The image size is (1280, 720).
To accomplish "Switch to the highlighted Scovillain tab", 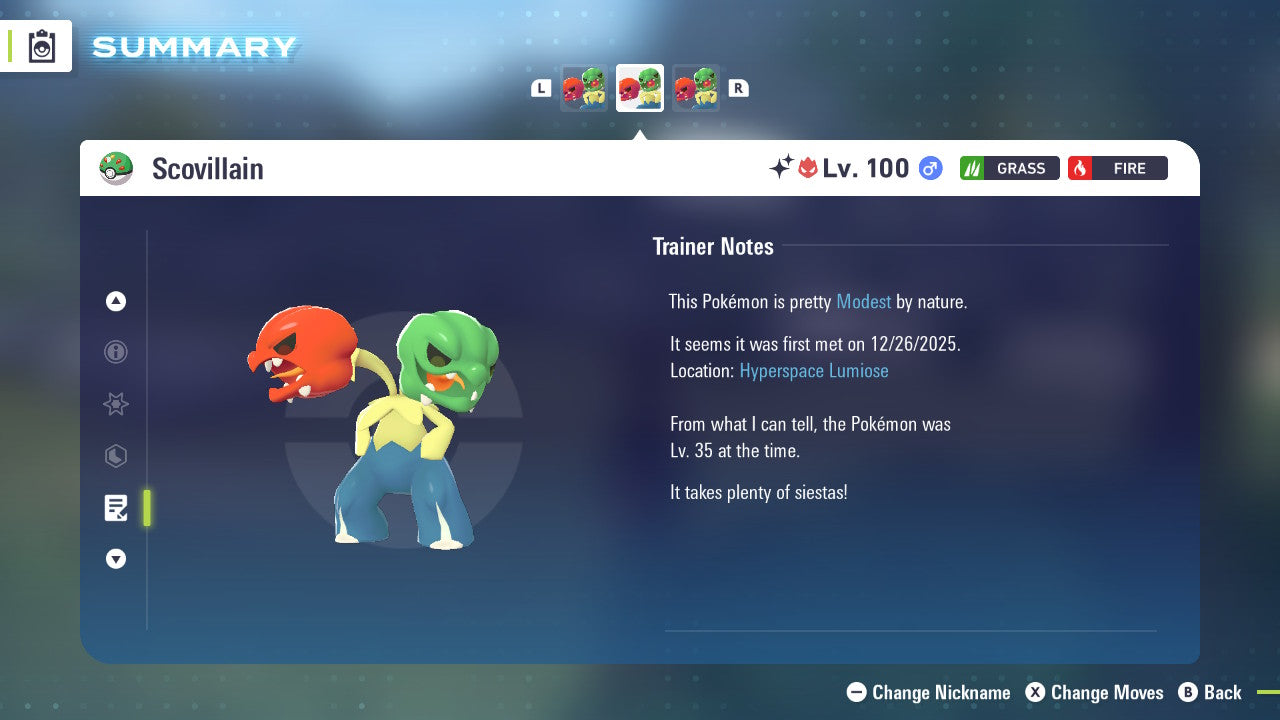I will pos(639,88).
